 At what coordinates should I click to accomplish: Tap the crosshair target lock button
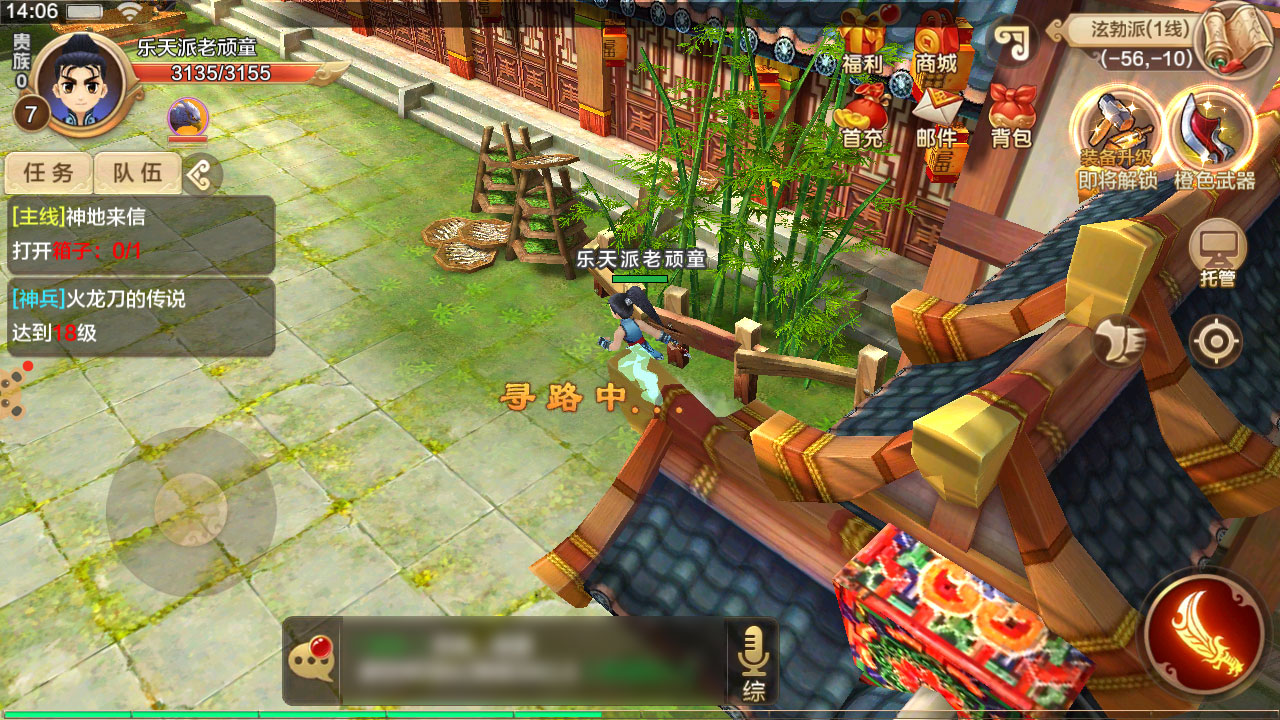coord(1216,342)
